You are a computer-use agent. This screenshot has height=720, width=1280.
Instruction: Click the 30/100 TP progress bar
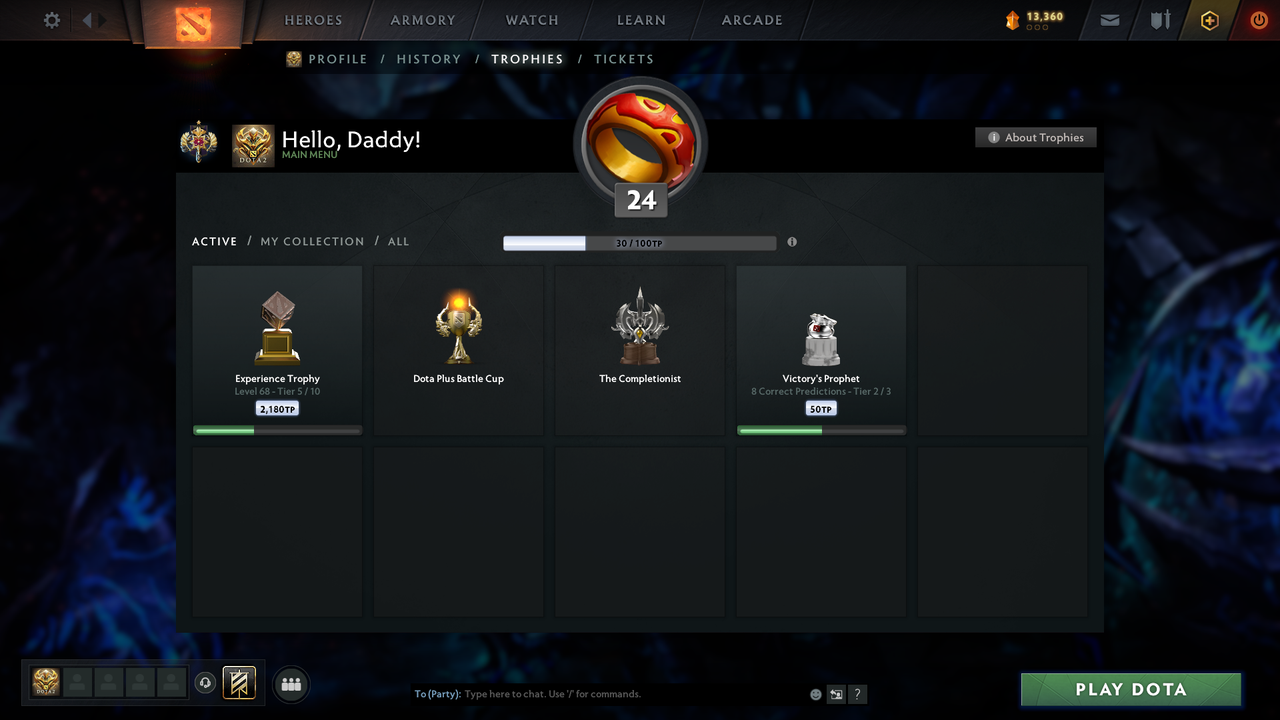pyautogui.click(x=640, y=242)
